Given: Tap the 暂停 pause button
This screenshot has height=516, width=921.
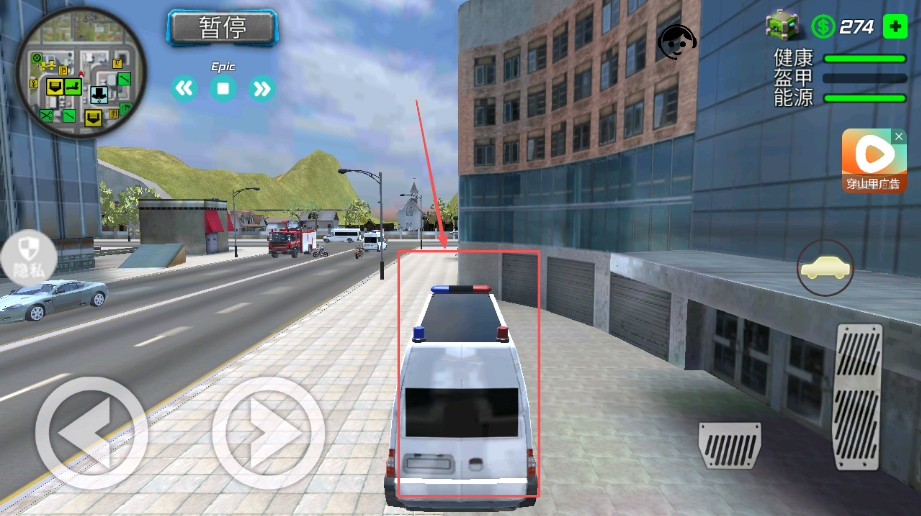Looking at the screenshot, I should pos(222,28).
